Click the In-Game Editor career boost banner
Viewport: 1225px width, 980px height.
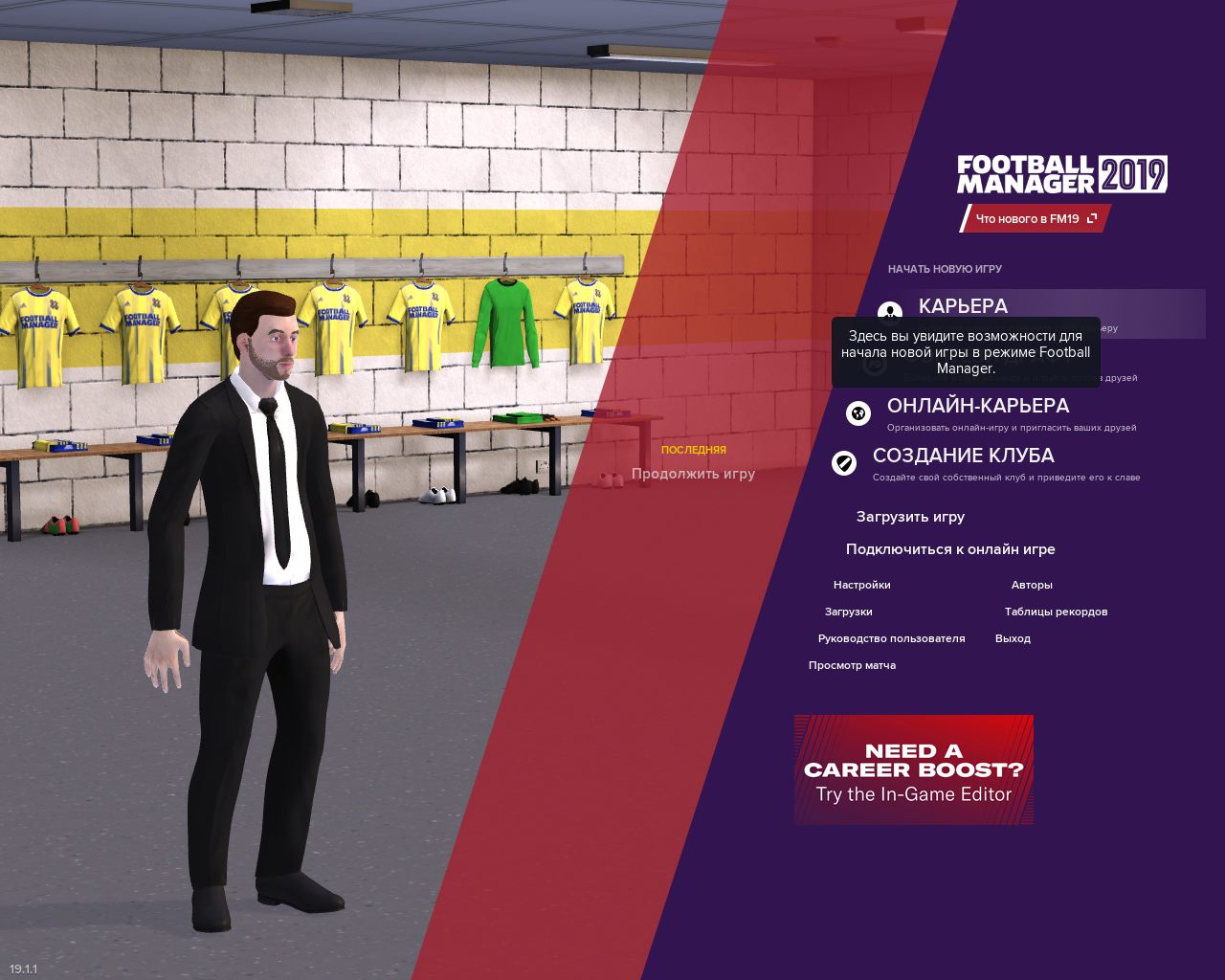pos(913,769)
